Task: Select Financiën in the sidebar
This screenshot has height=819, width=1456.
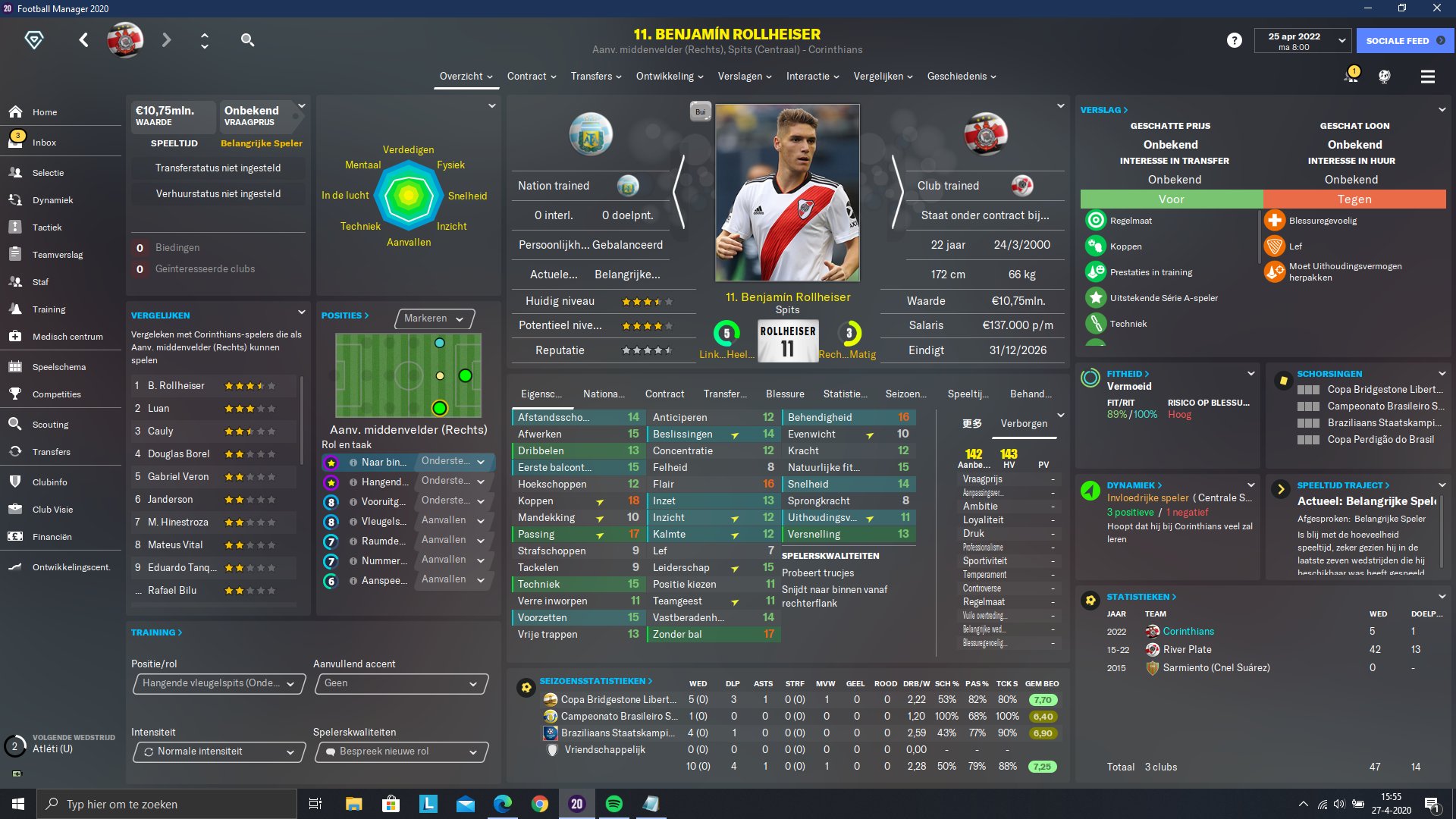Action: point(52,537)
